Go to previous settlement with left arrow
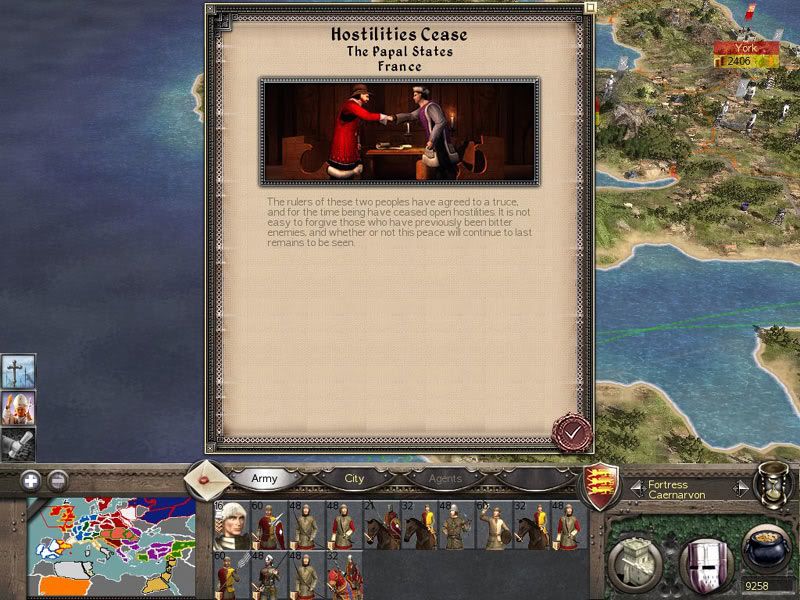 (637, 488)
